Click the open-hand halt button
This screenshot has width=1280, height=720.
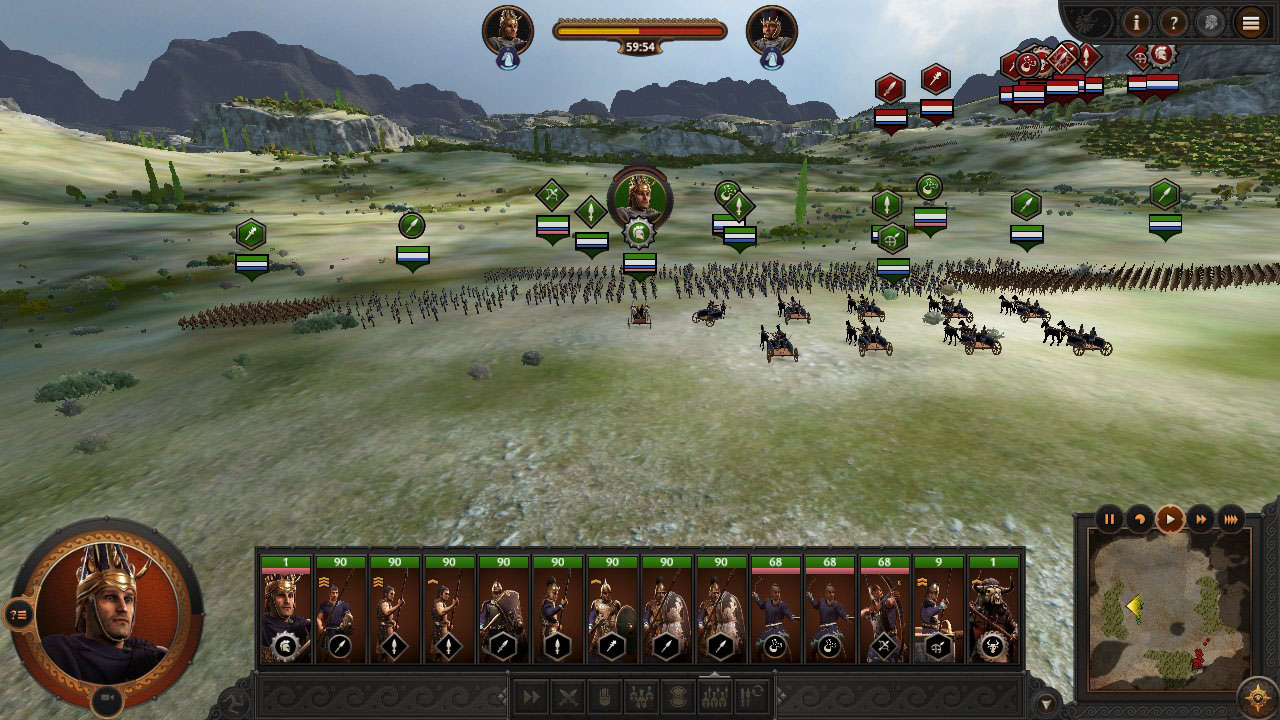pos(605,697)
